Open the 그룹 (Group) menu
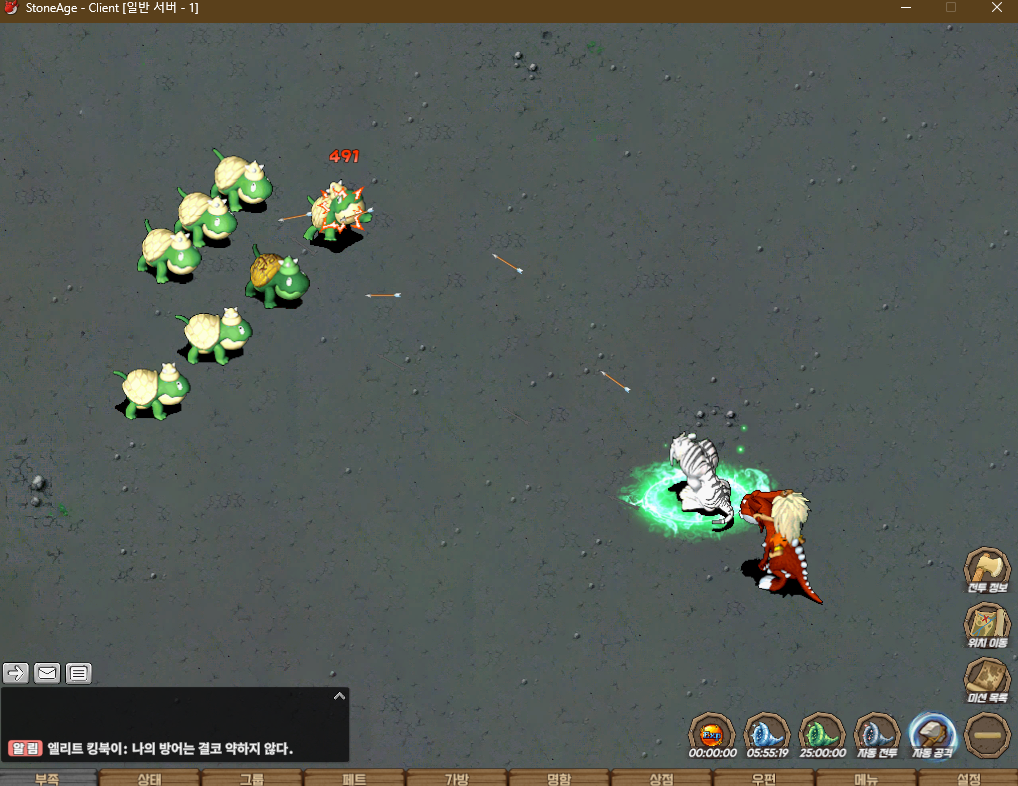Screen dimensions: 1018x786 [x=252, y=778]
